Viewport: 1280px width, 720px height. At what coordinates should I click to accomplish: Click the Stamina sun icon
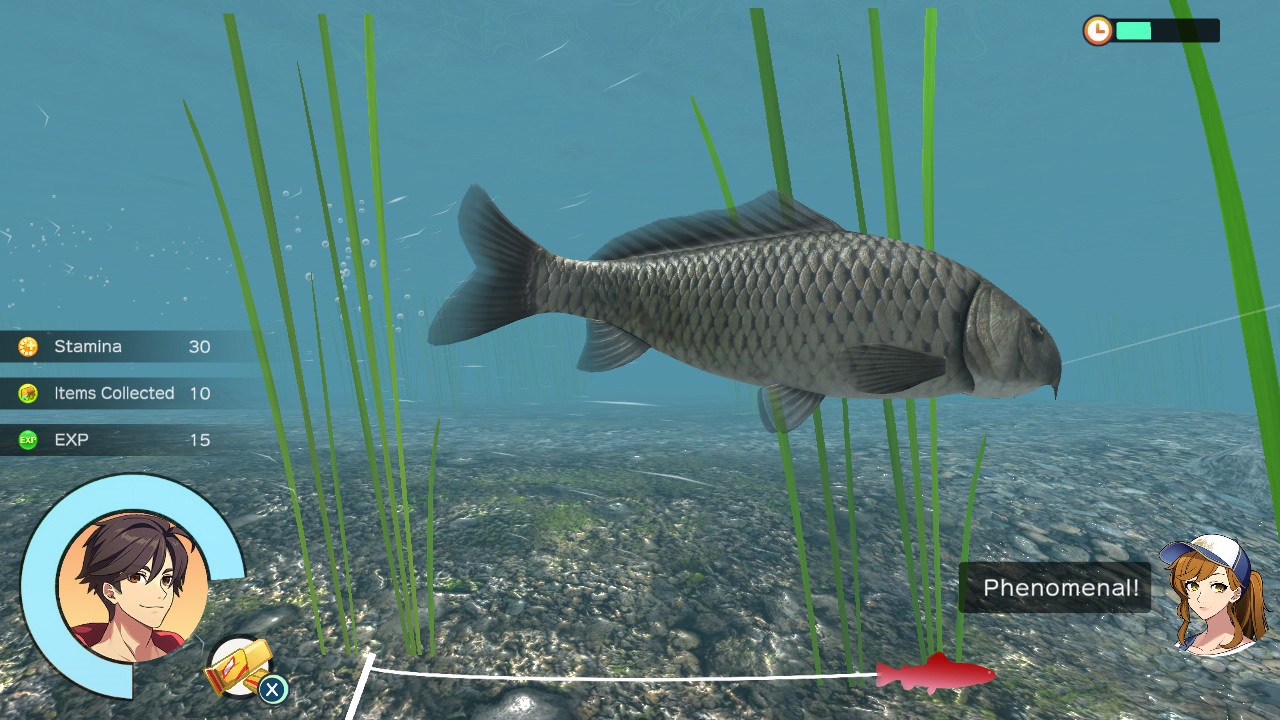(30, 346)
